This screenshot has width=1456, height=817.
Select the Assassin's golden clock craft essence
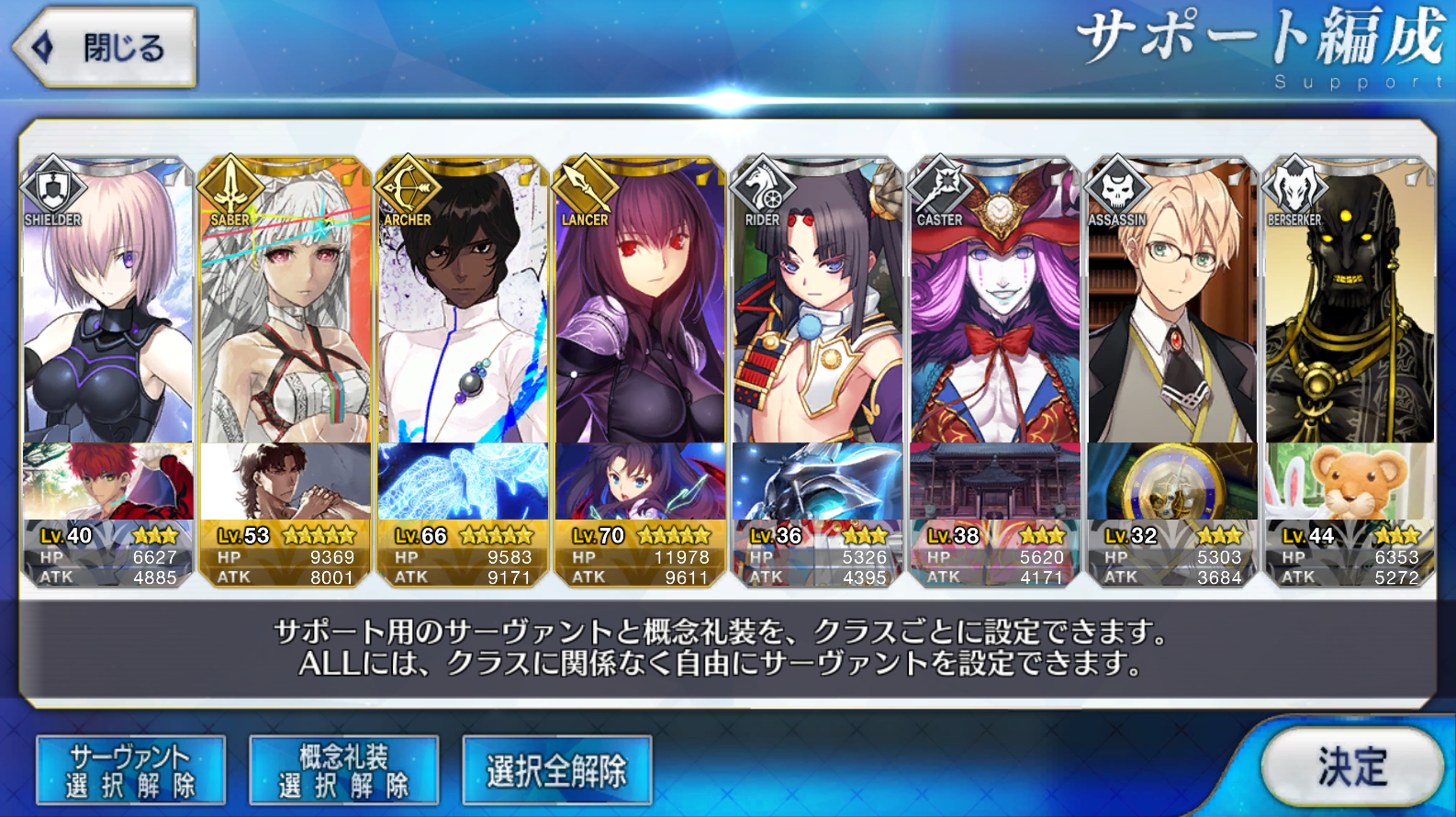coord(1171,482)
